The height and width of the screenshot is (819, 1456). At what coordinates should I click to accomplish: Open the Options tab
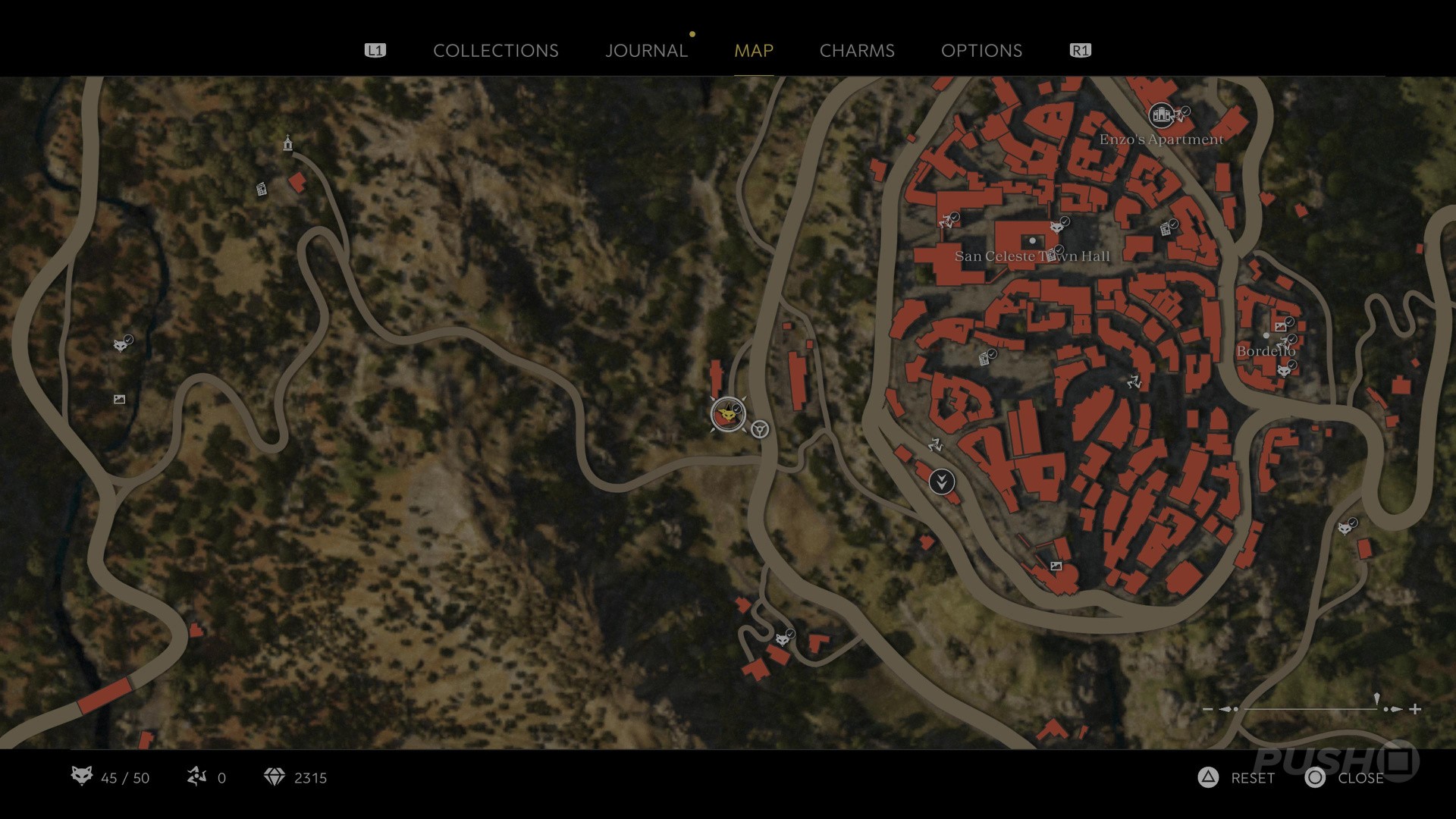coord(981,51)
